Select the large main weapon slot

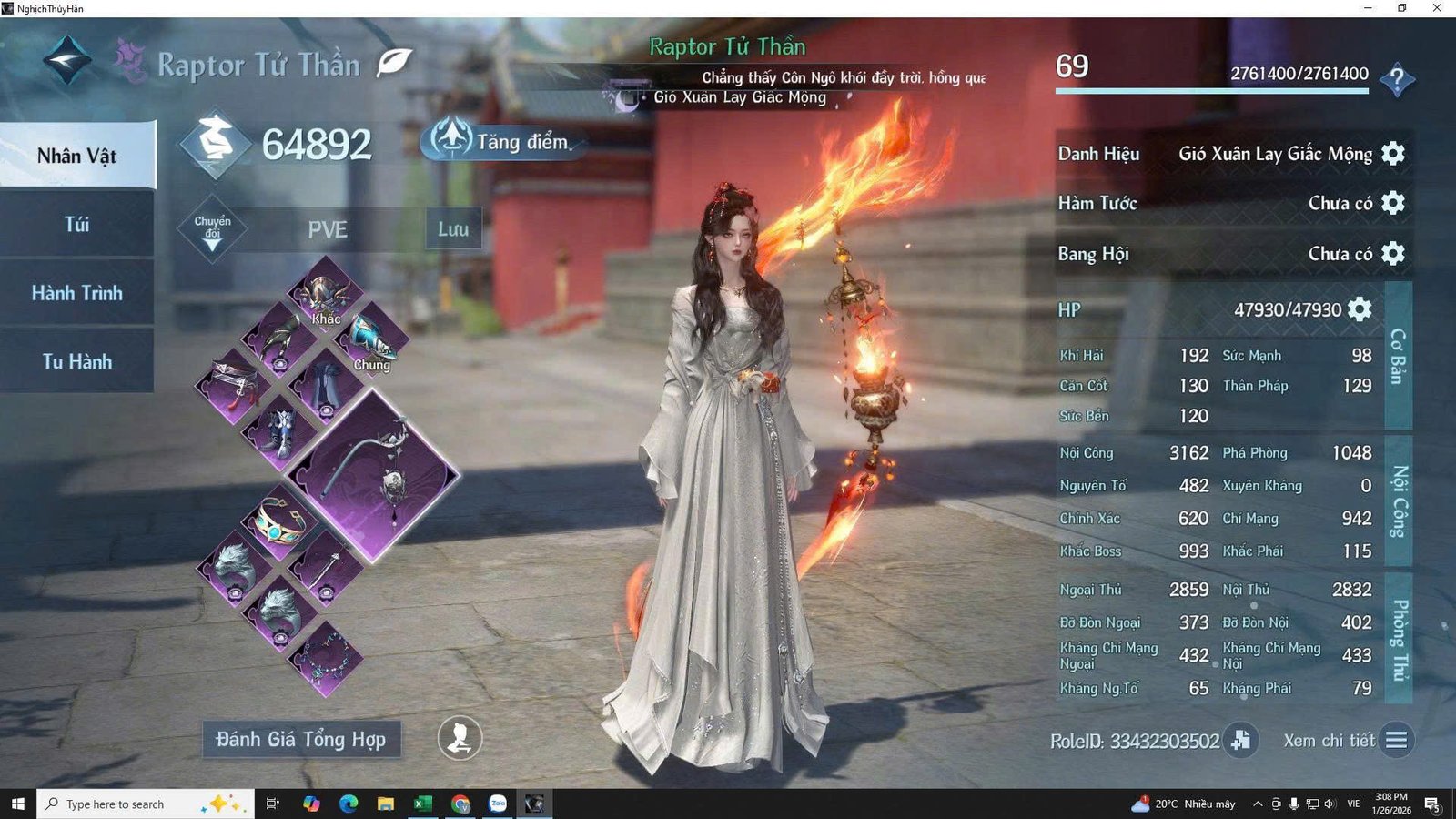coord(374,473)
